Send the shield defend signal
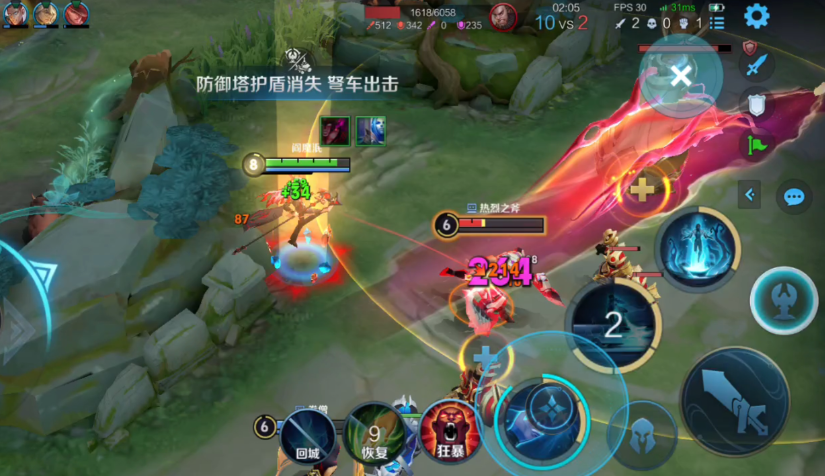825x476 pixels. pyautogui.click(x=757, y=104)
